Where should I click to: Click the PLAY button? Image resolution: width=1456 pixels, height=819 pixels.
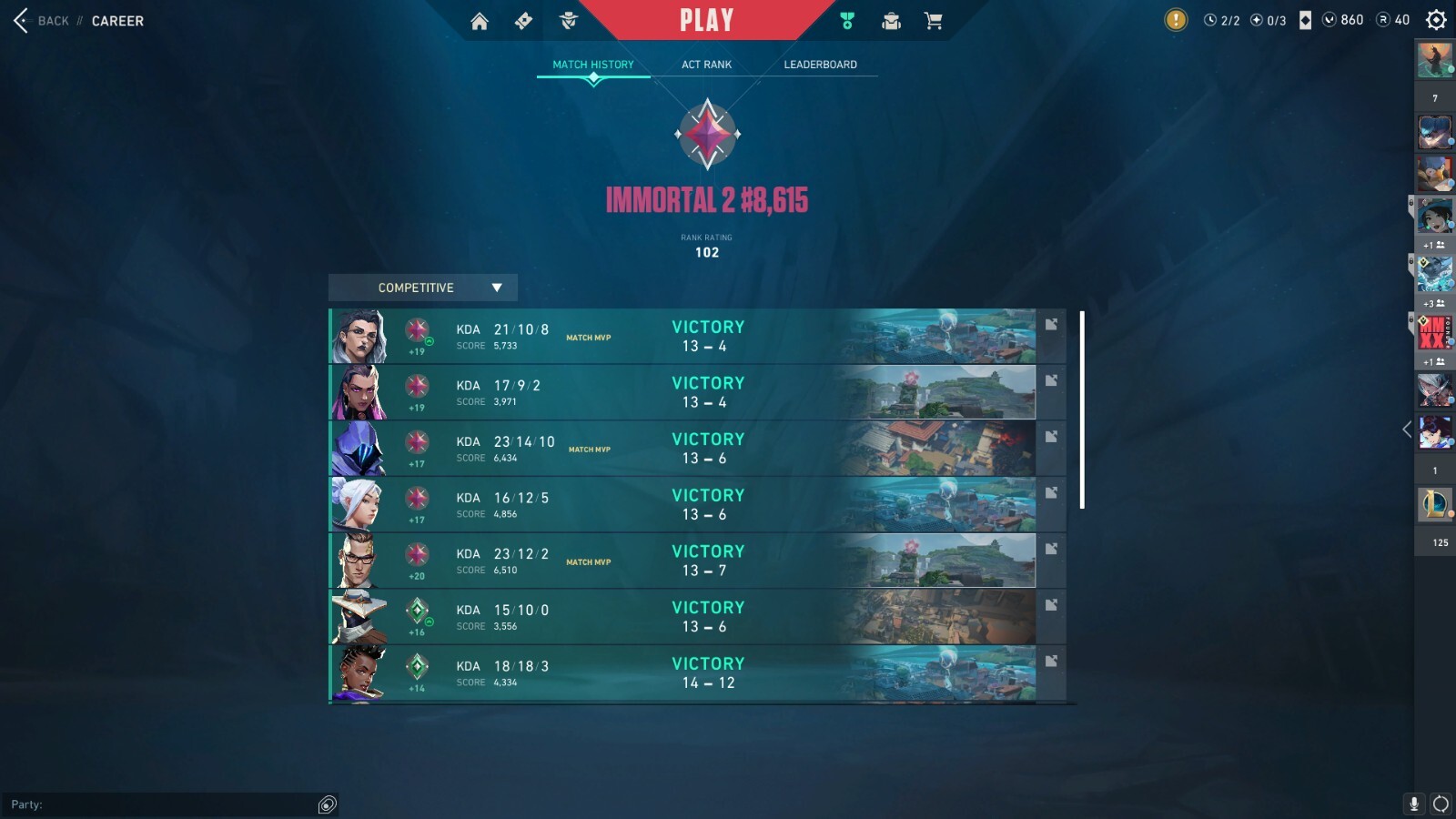[705, 19]
